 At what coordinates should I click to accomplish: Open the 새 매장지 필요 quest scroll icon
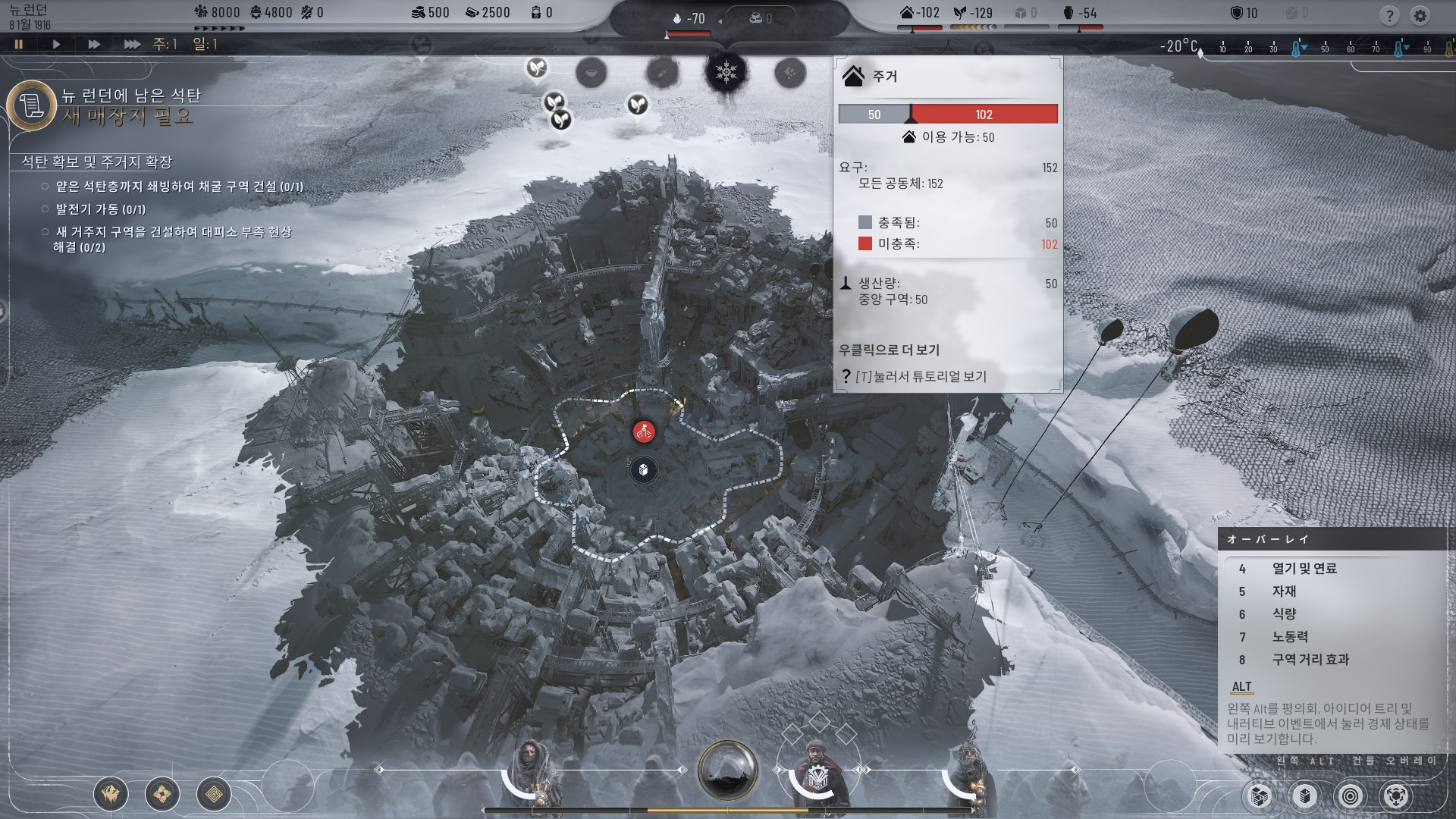point(32,105)
